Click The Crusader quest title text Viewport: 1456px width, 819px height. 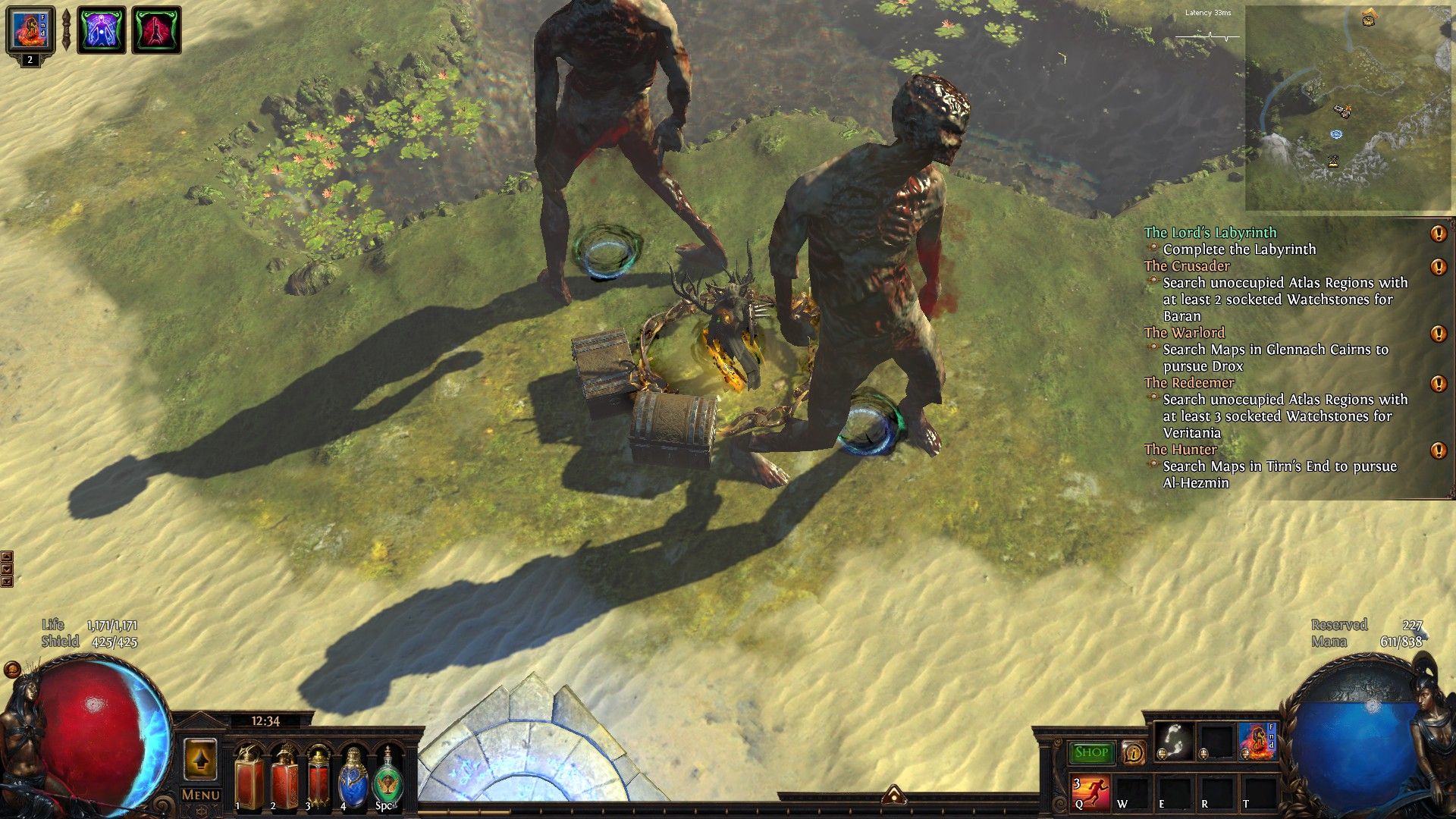1187,266
